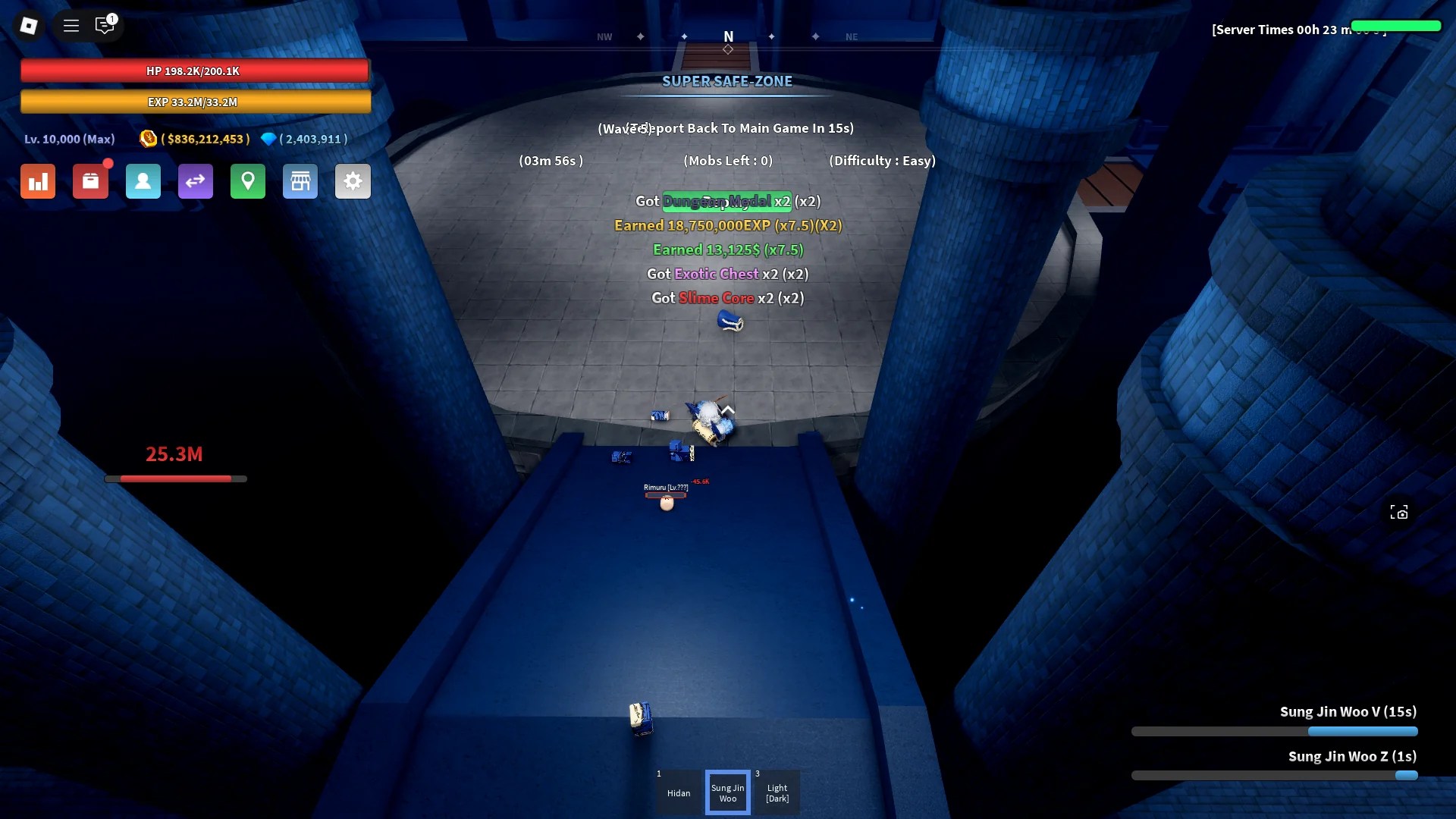Click the purple trade arrows icon

[x=196, y=181]
